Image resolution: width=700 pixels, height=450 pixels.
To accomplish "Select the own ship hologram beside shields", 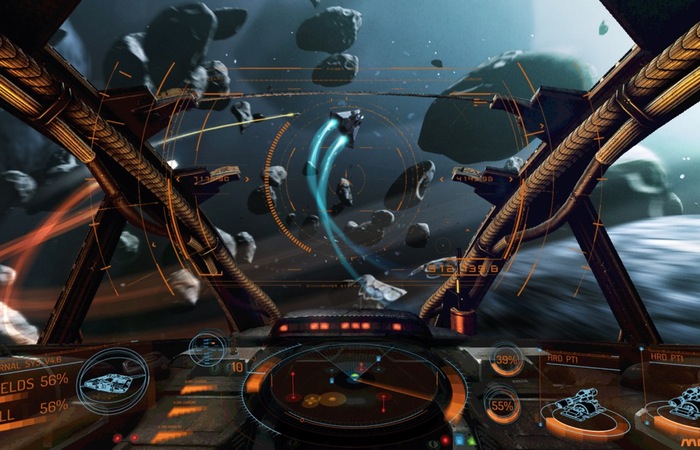I will [111, 382].
